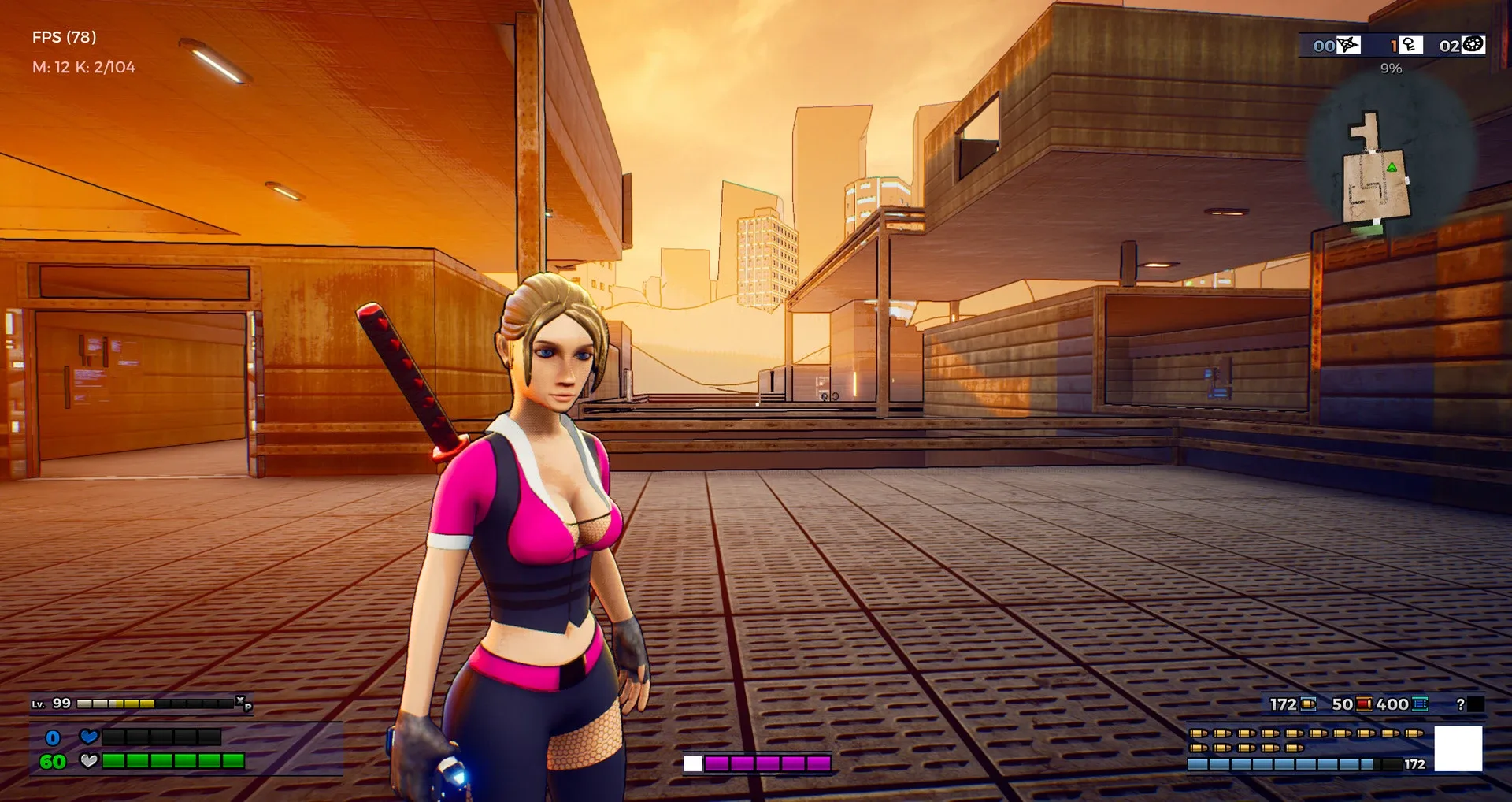
Task: Click the 9% progress label
Action: 1391,70
